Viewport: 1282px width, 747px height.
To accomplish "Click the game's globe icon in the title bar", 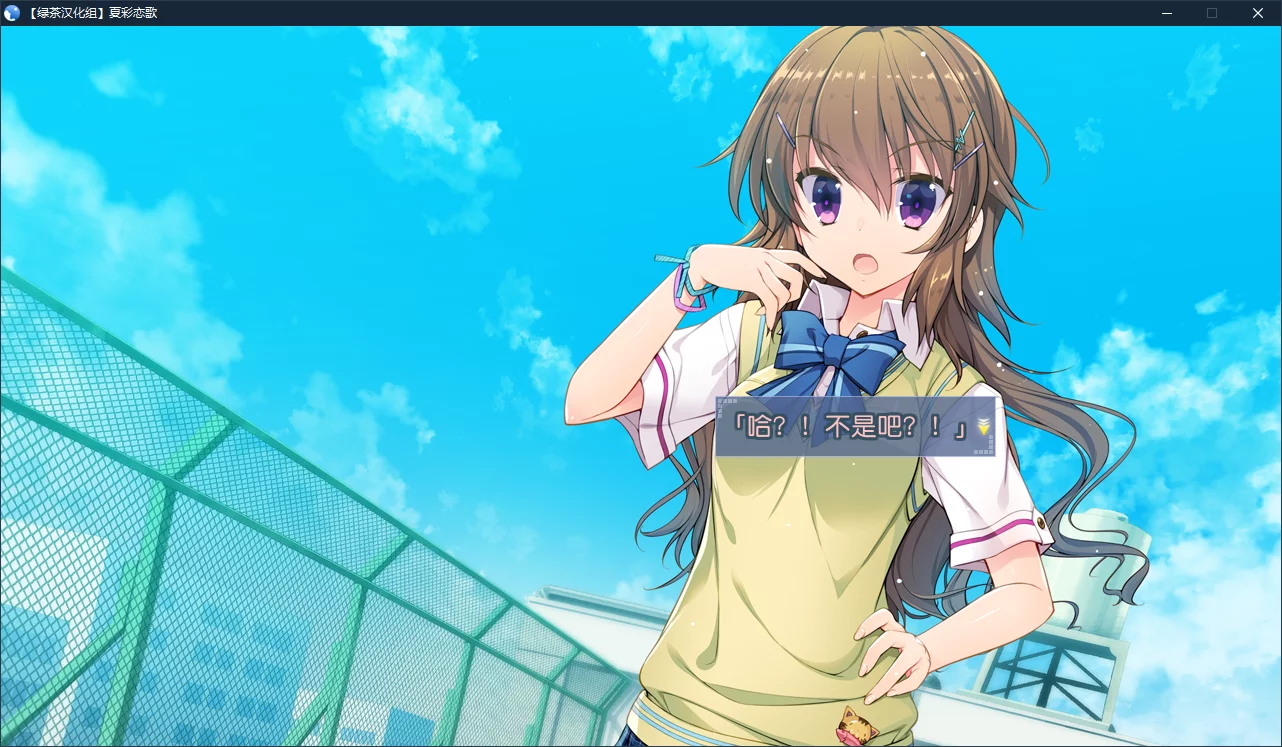I will click(11, 13).
